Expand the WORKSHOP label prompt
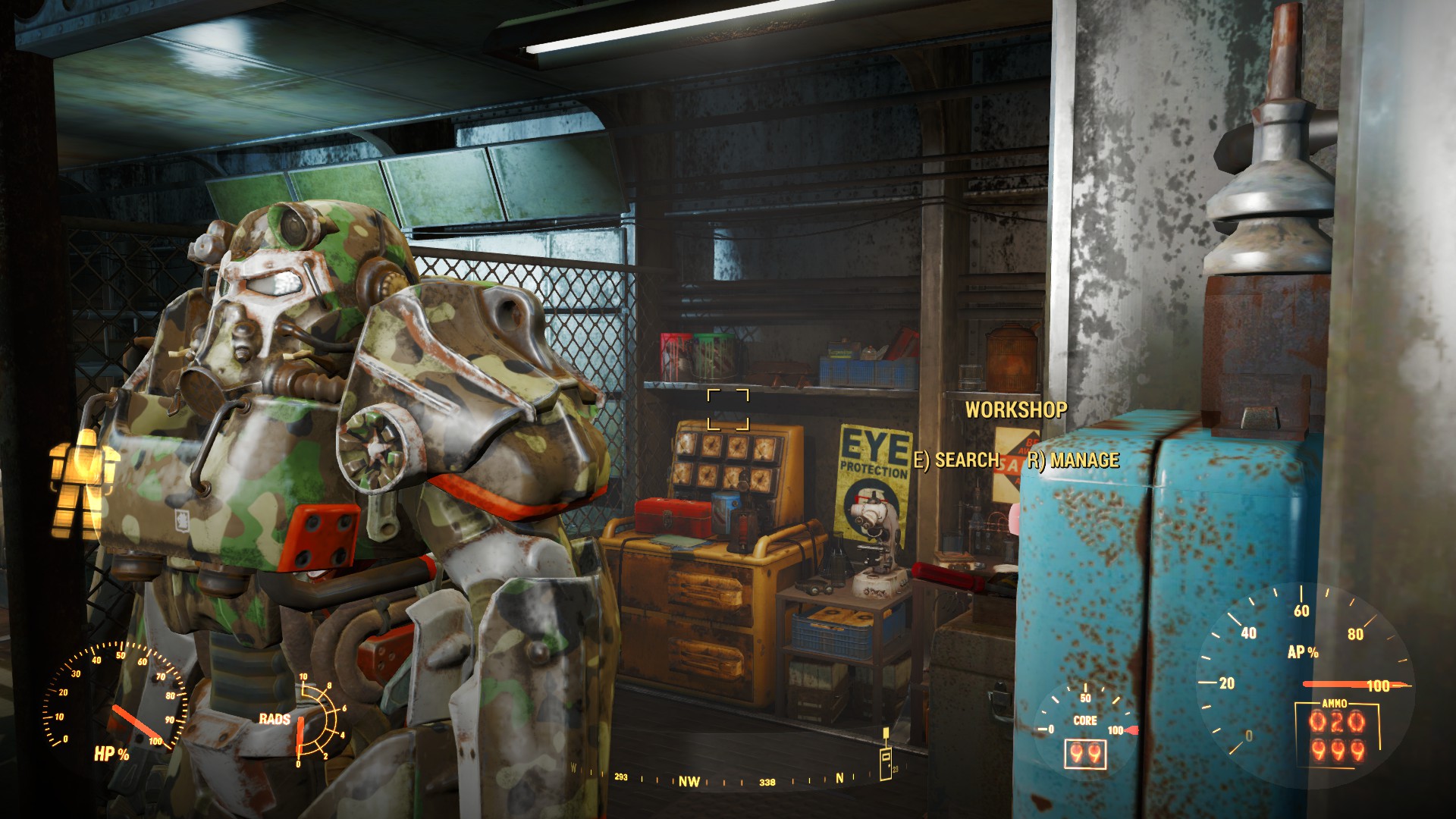 (1016, 410)
